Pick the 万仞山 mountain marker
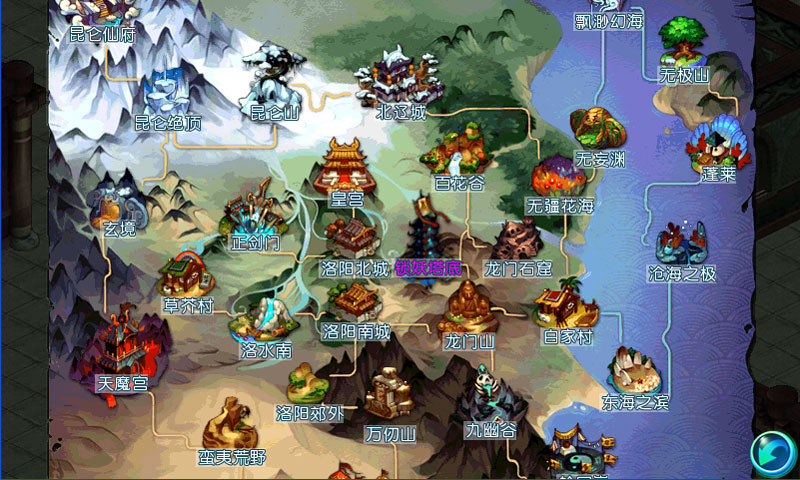Viewport: 800px width, 480px height. pos(387,400)
